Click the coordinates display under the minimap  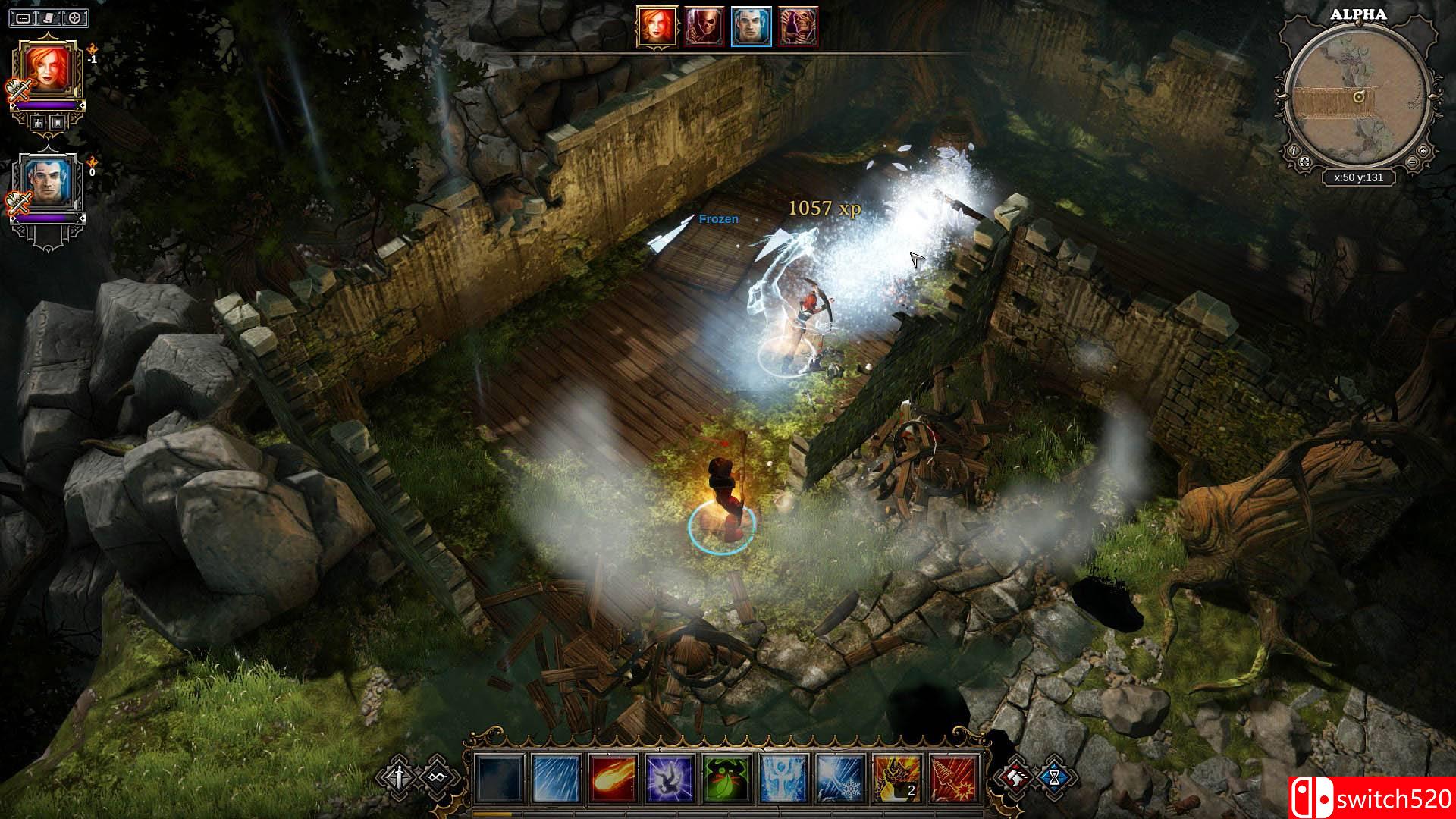(x=1359, y=176)
